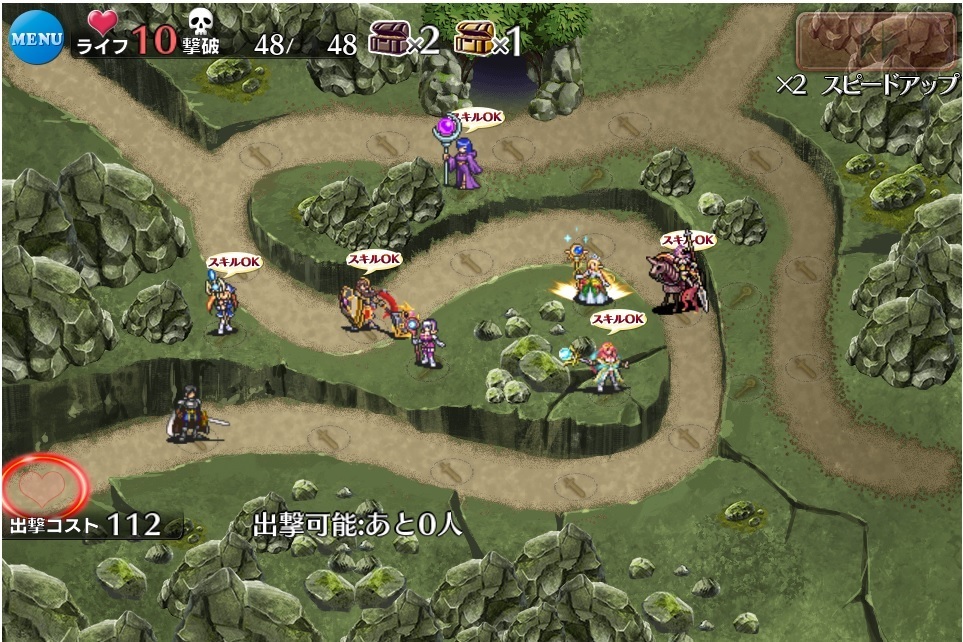Select the purple-robed witch with skill ready

(x=462, y=157)
